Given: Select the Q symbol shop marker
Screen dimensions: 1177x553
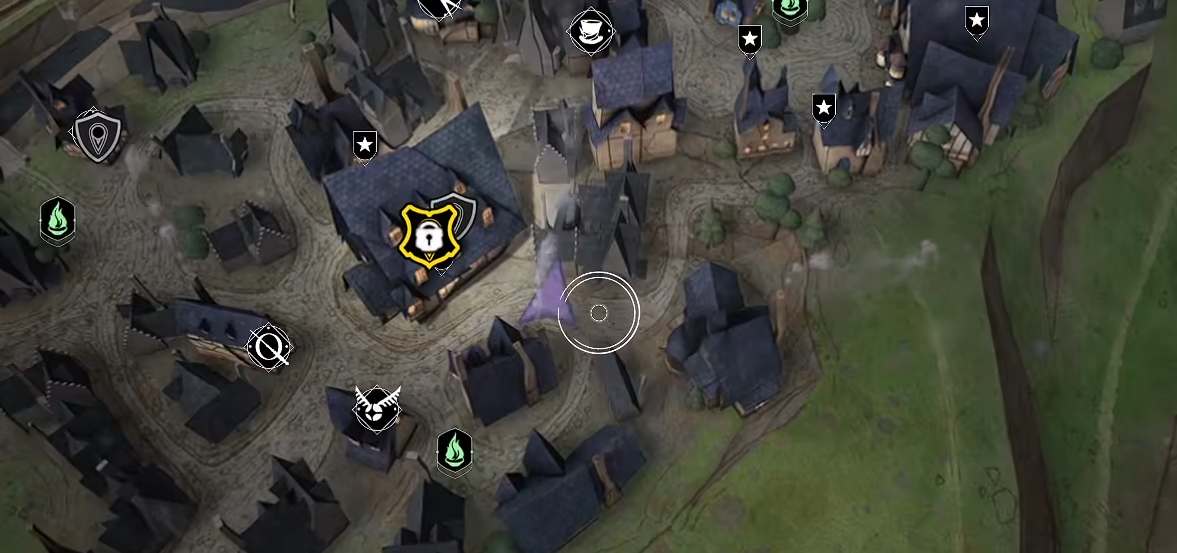Looking at the screenshot, I should click(x=269, y=347).
